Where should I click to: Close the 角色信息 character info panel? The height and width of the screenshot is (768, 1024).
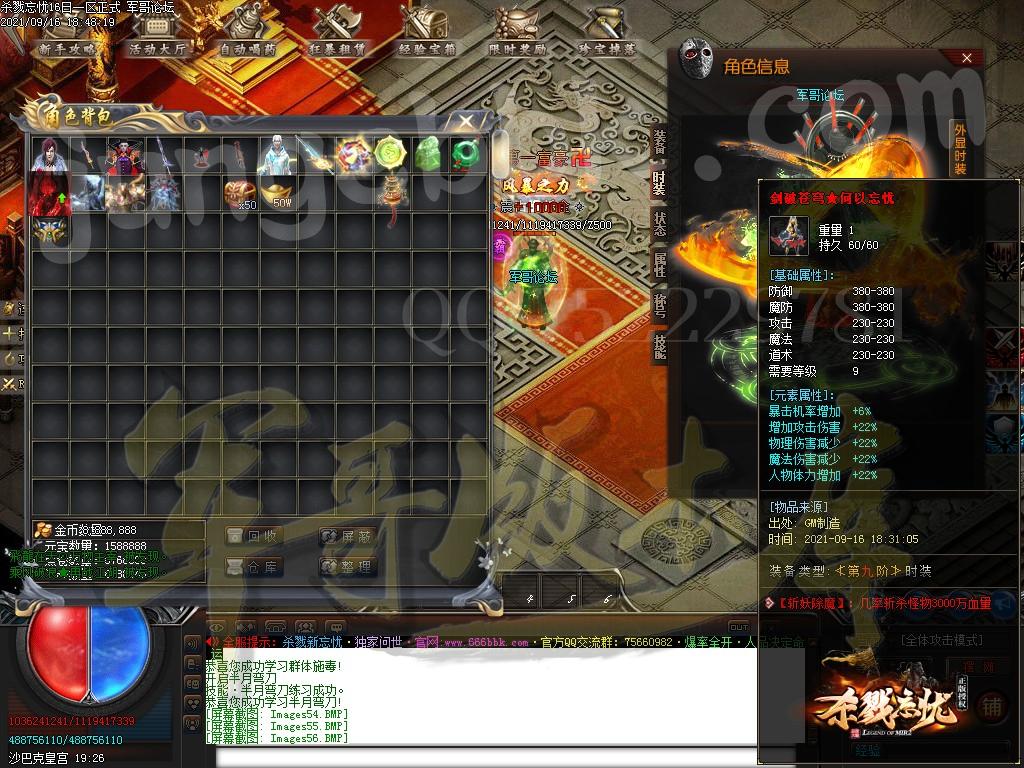966,58
